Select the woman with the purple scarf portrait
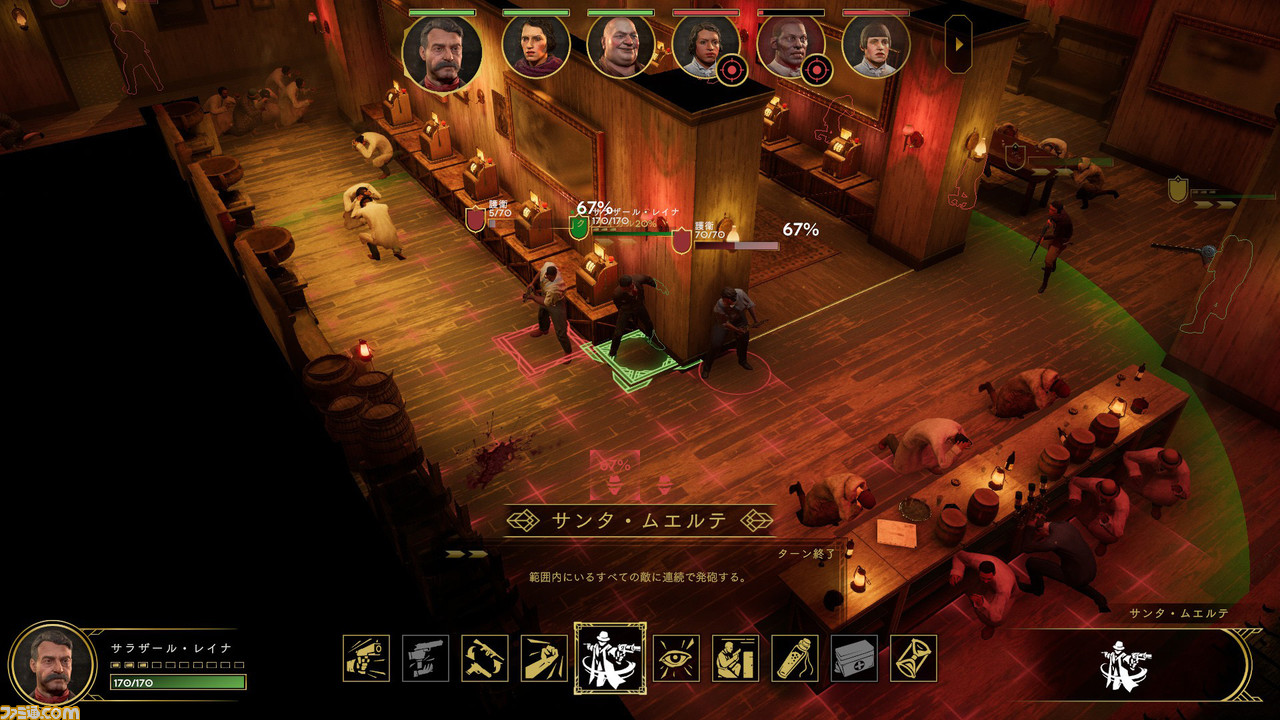Viewport: 1280px width, 720px height. tap(536, 47)
